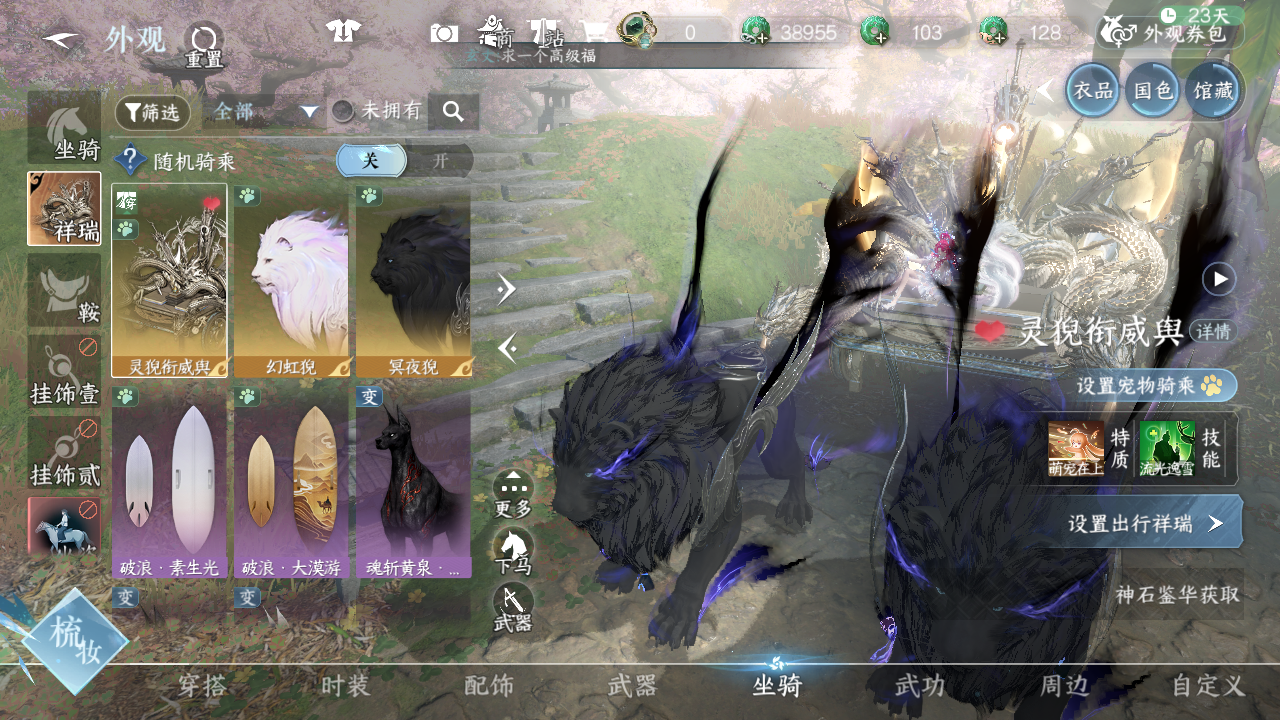Viewport: 1280px width, 720px height.
Task: Open the 外观券包 voucher pack
Action: pos(1171,34)
